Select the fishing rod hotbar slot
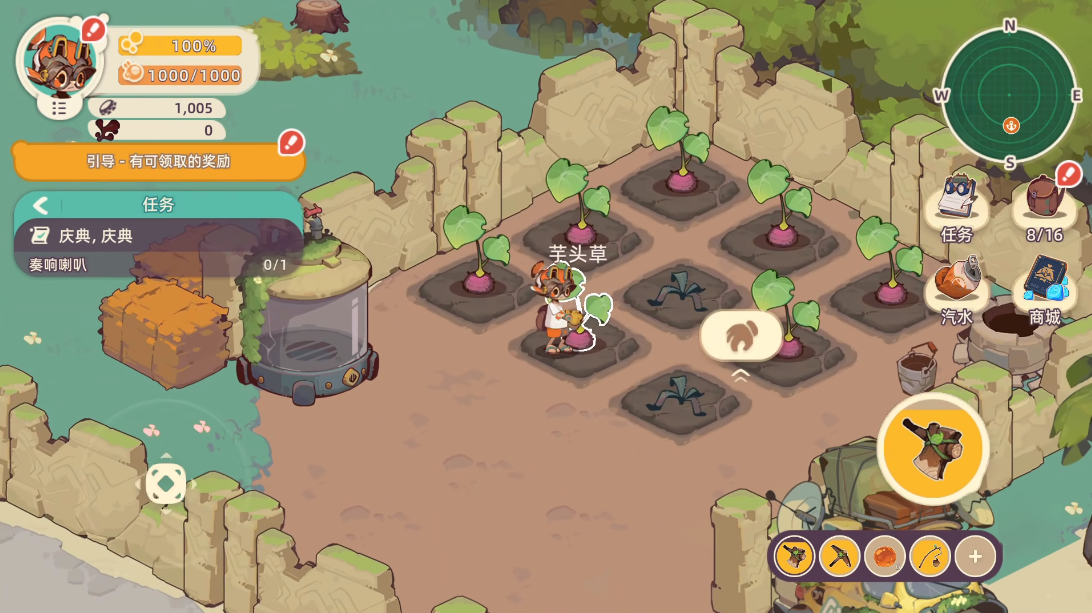The height and width of the screenshot is (613, 1092). 930,556
